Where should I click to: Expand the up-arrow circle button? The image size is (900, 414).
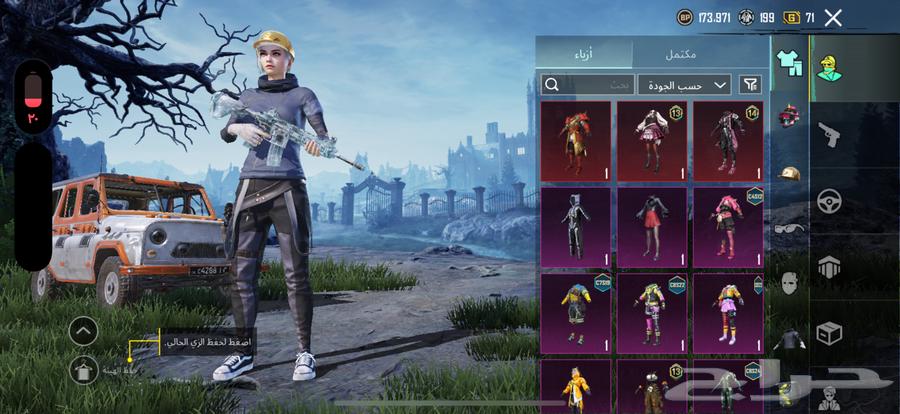click(x=83, y=330)
